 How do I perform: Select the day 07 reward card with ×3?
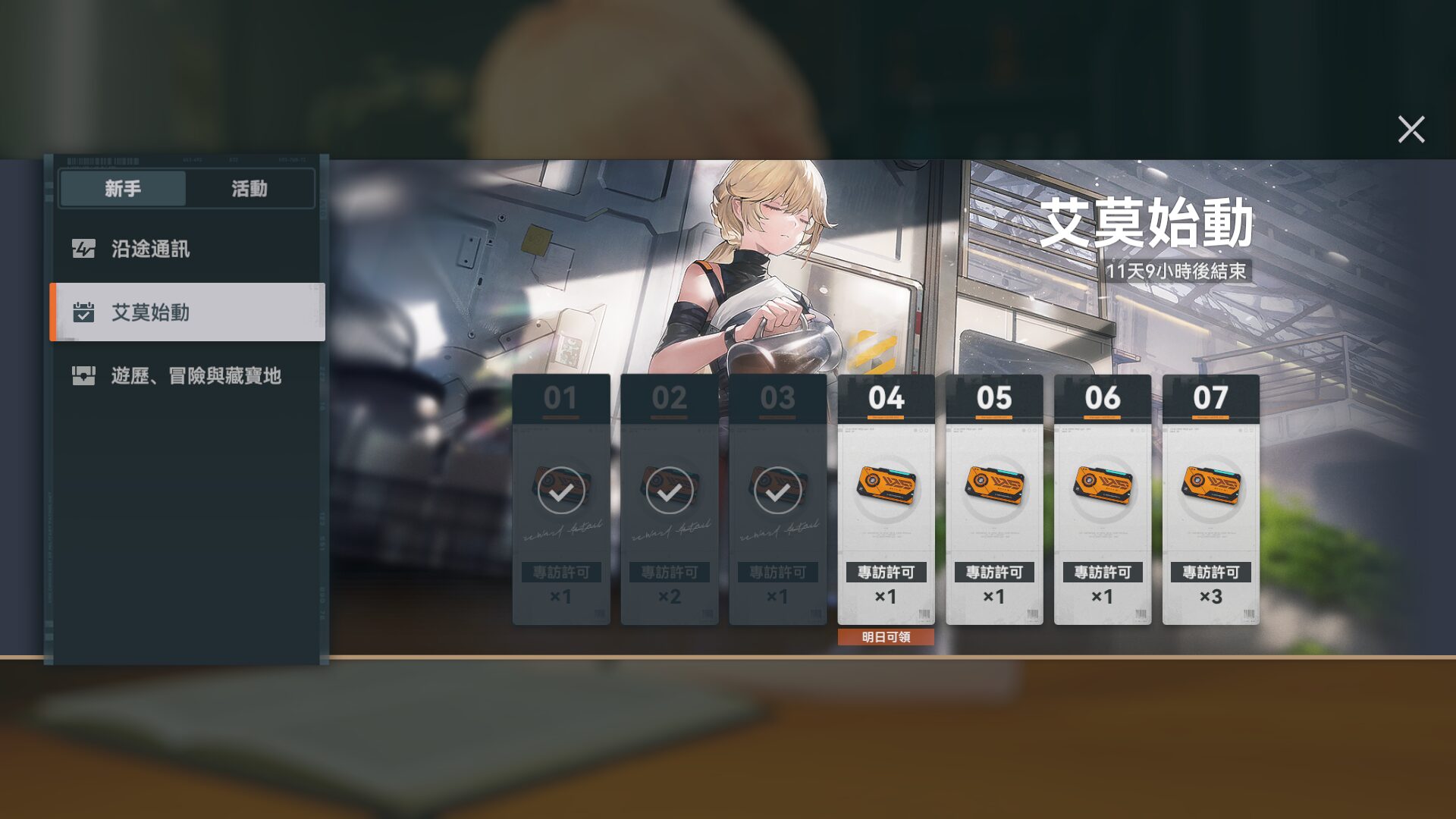coord(1210,499)
